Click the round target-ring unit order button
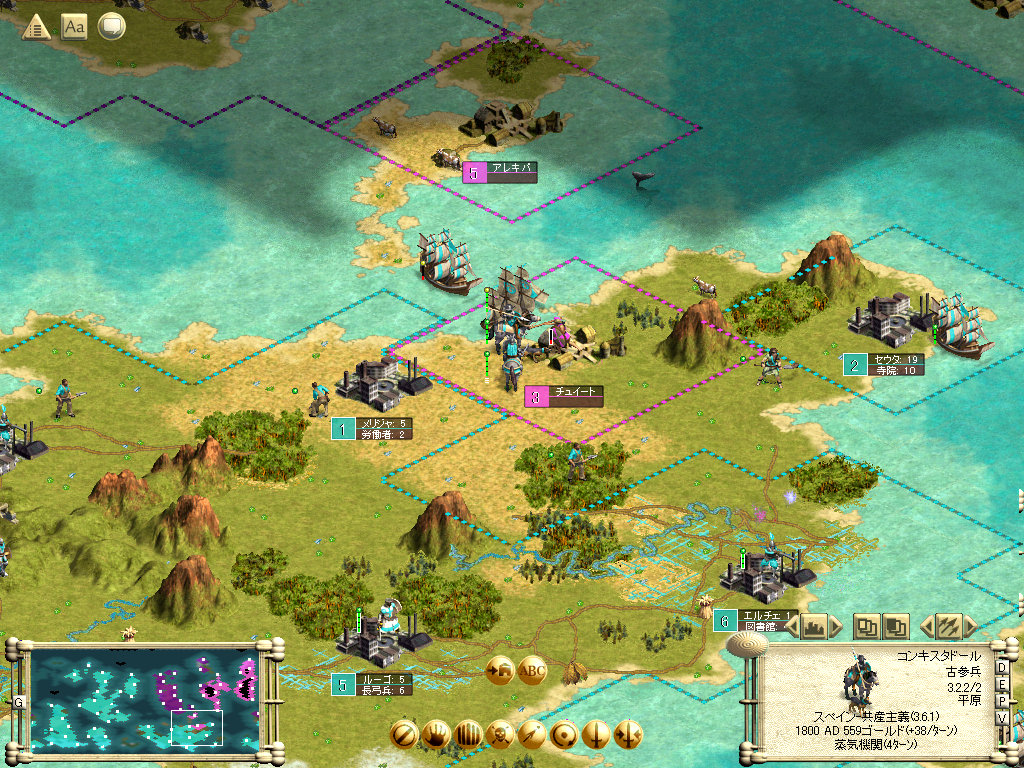The image size is (1024, 768). (564, 733)
